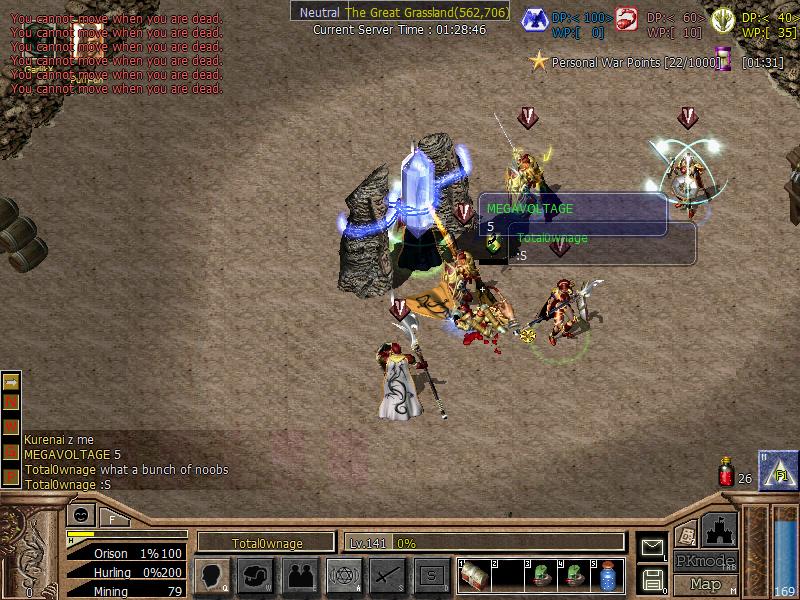Select the treasure chest hotbar slot
The image size is (800, 600).
[476, 577]
